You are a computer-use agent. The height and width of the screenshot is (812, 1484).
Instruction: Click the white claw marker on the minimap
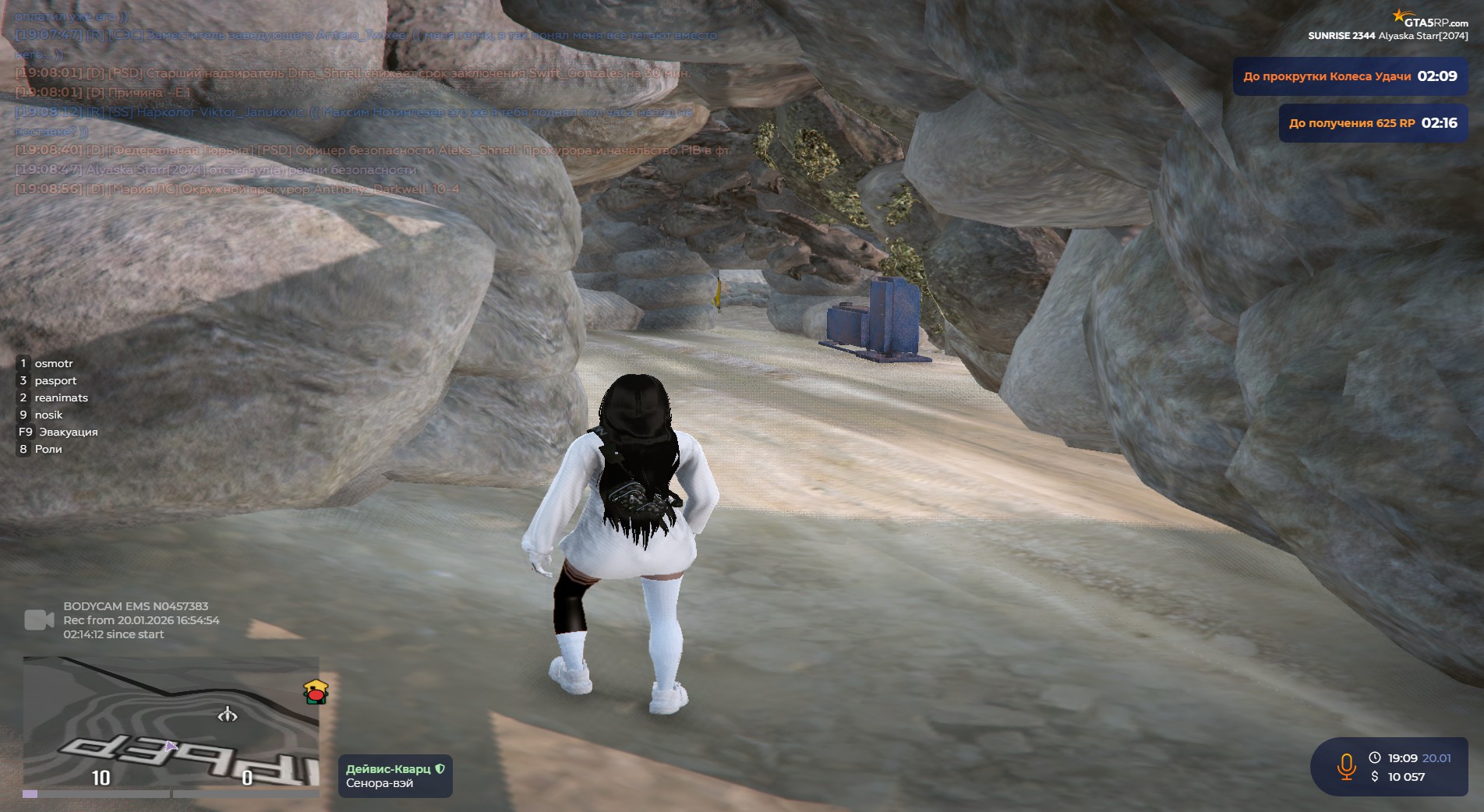click(227, 714)
